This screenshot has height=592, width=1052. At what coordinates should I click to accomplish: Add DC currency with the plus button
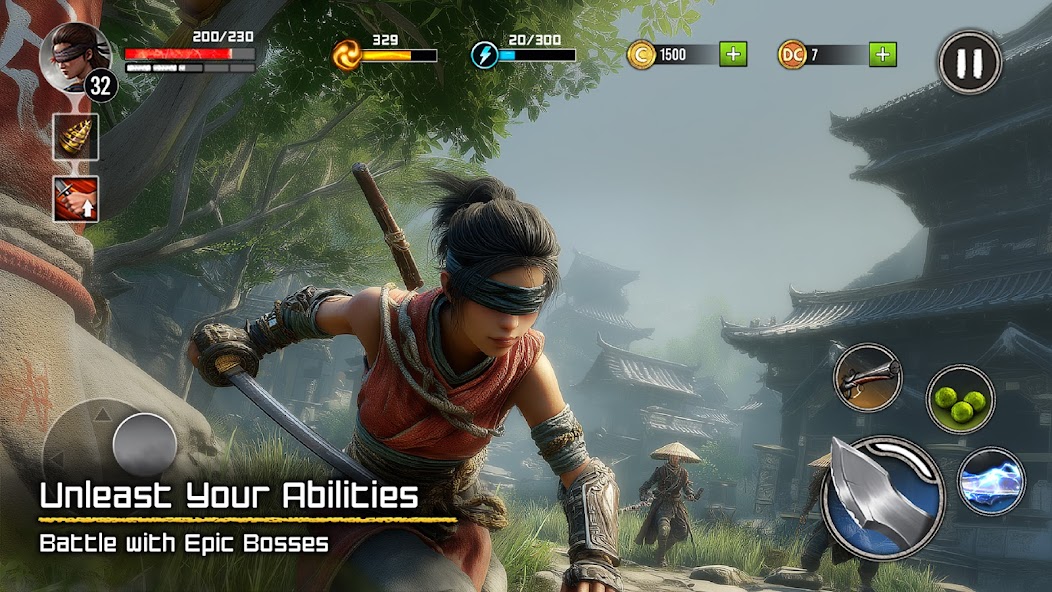tap(882, 54)
